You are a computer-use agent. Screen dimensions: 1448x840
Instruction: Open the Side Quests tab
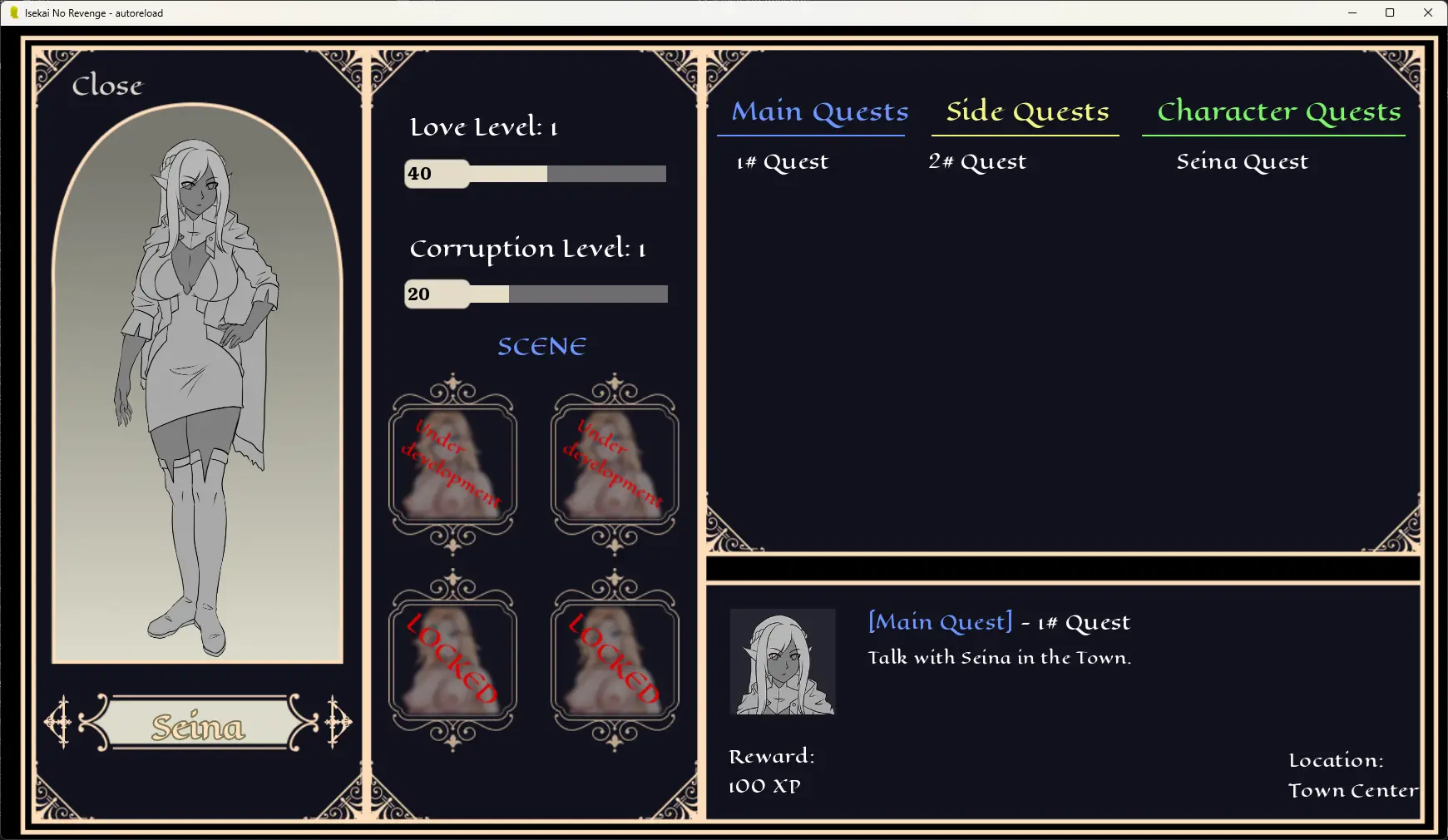(x=1027, y=111)
